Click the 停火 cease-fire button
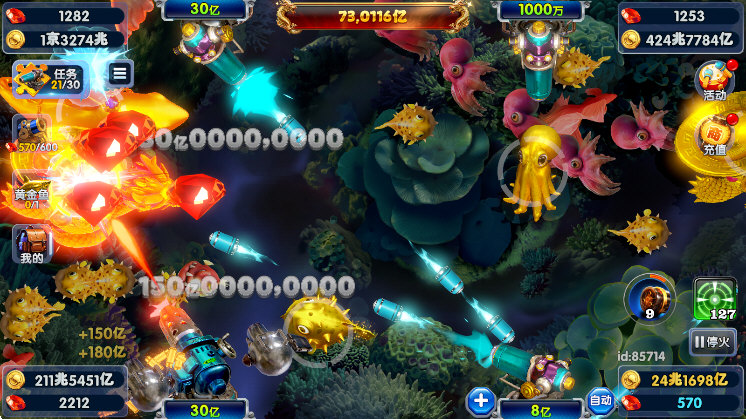This screenshot has height=419, width=746. pyautogui.click(x=713, y=343)
